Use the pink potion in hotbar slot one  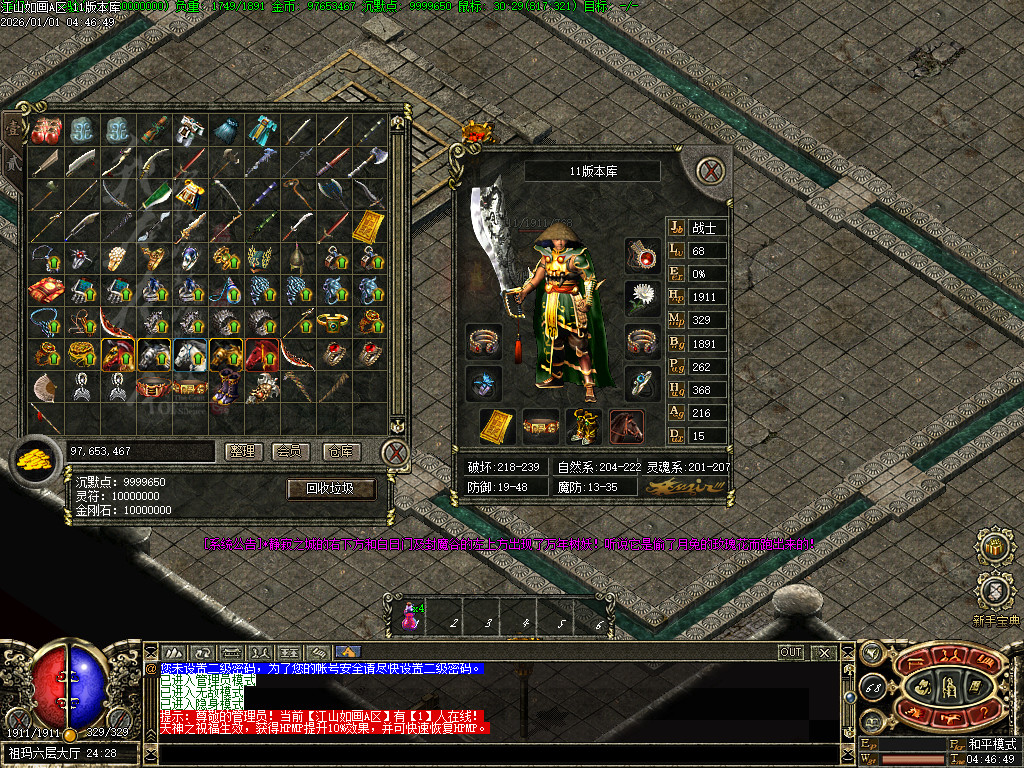409,614
